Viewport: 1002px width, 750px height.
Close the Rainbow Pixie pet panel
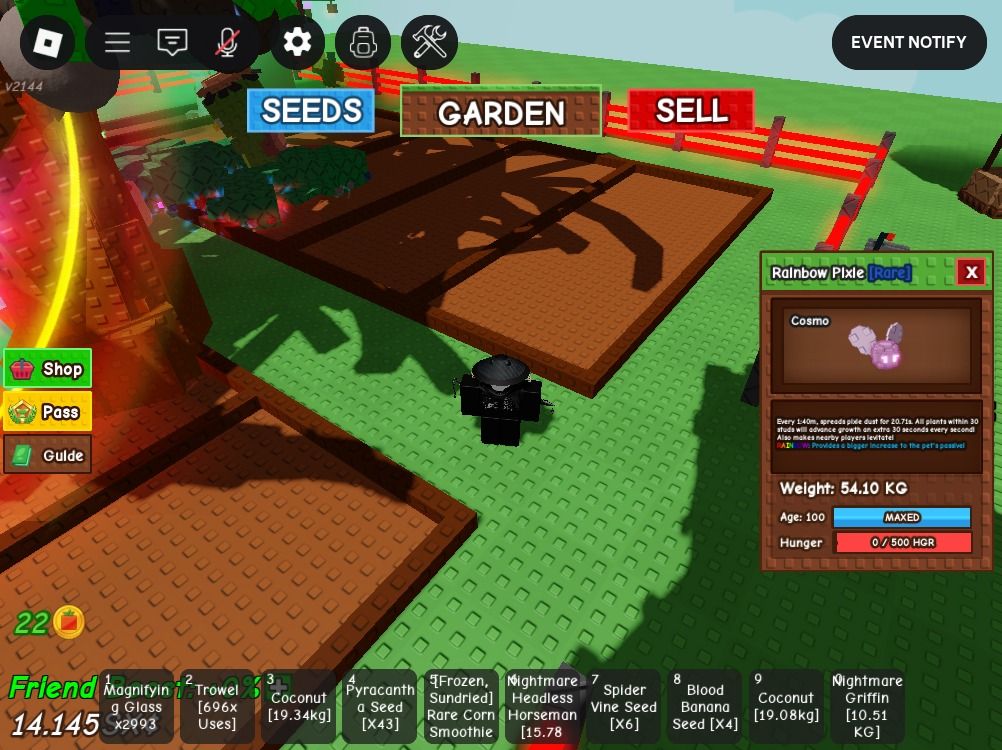coord(970,272)
